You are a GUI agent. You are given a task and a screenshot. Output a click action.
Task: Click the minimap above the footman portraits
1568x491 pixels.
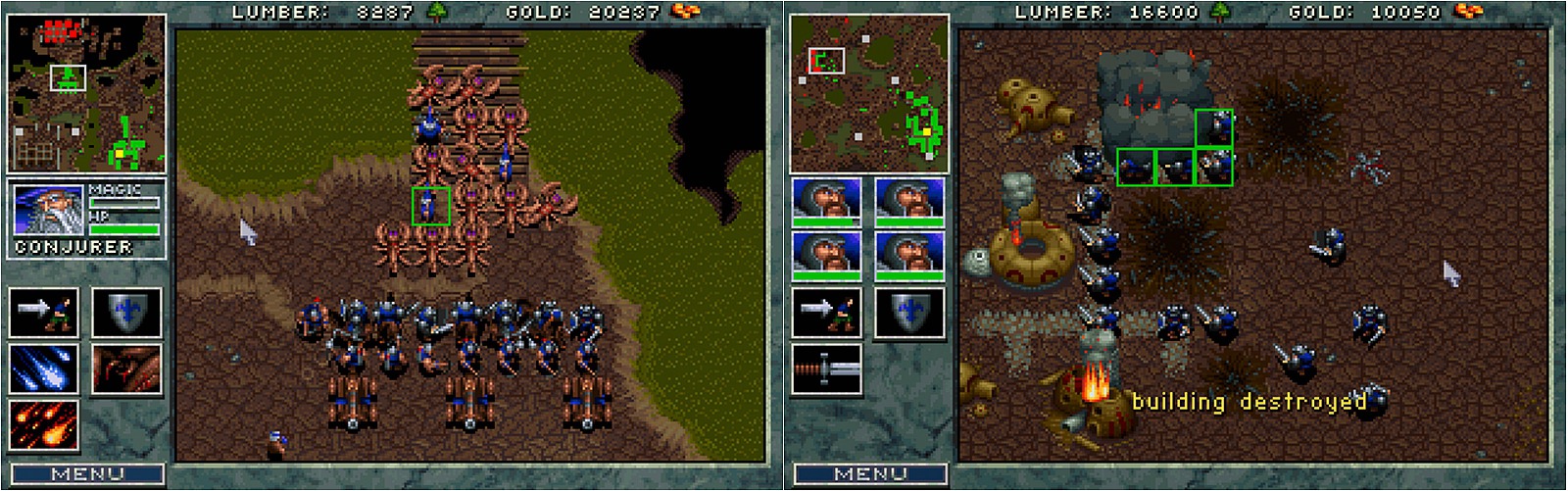pos(869,93)
